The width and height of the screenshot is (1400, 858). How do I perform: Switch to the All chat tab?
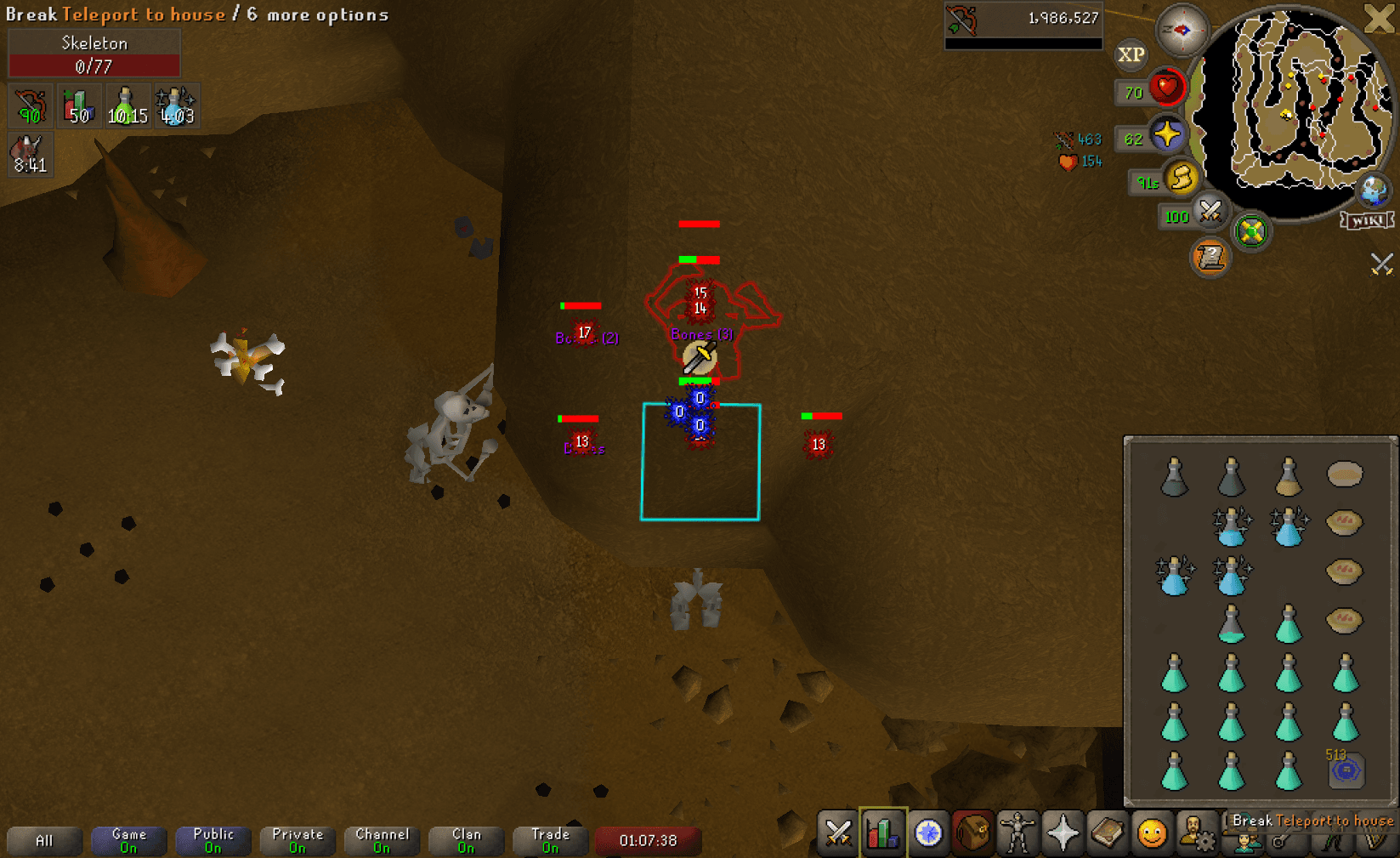pyautogui.click(x=44, y=840)
